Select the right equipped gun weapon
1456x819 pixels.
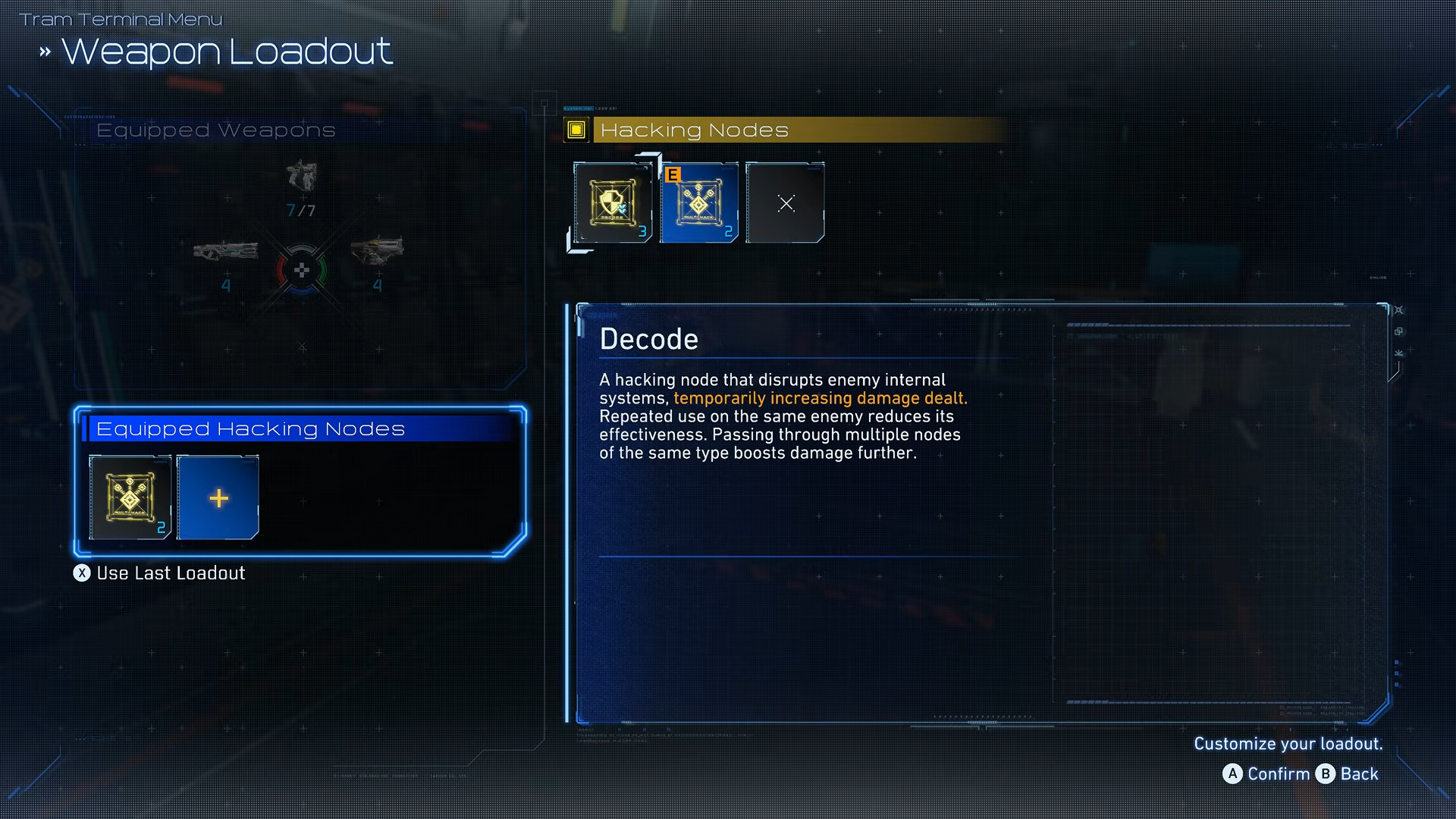(377, 250)
